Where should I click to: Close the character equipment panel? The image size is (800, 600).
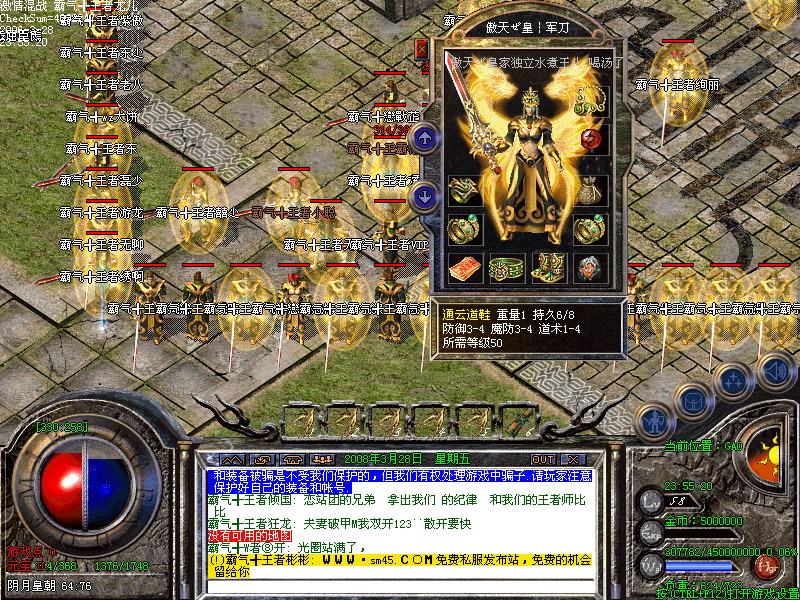421,48
